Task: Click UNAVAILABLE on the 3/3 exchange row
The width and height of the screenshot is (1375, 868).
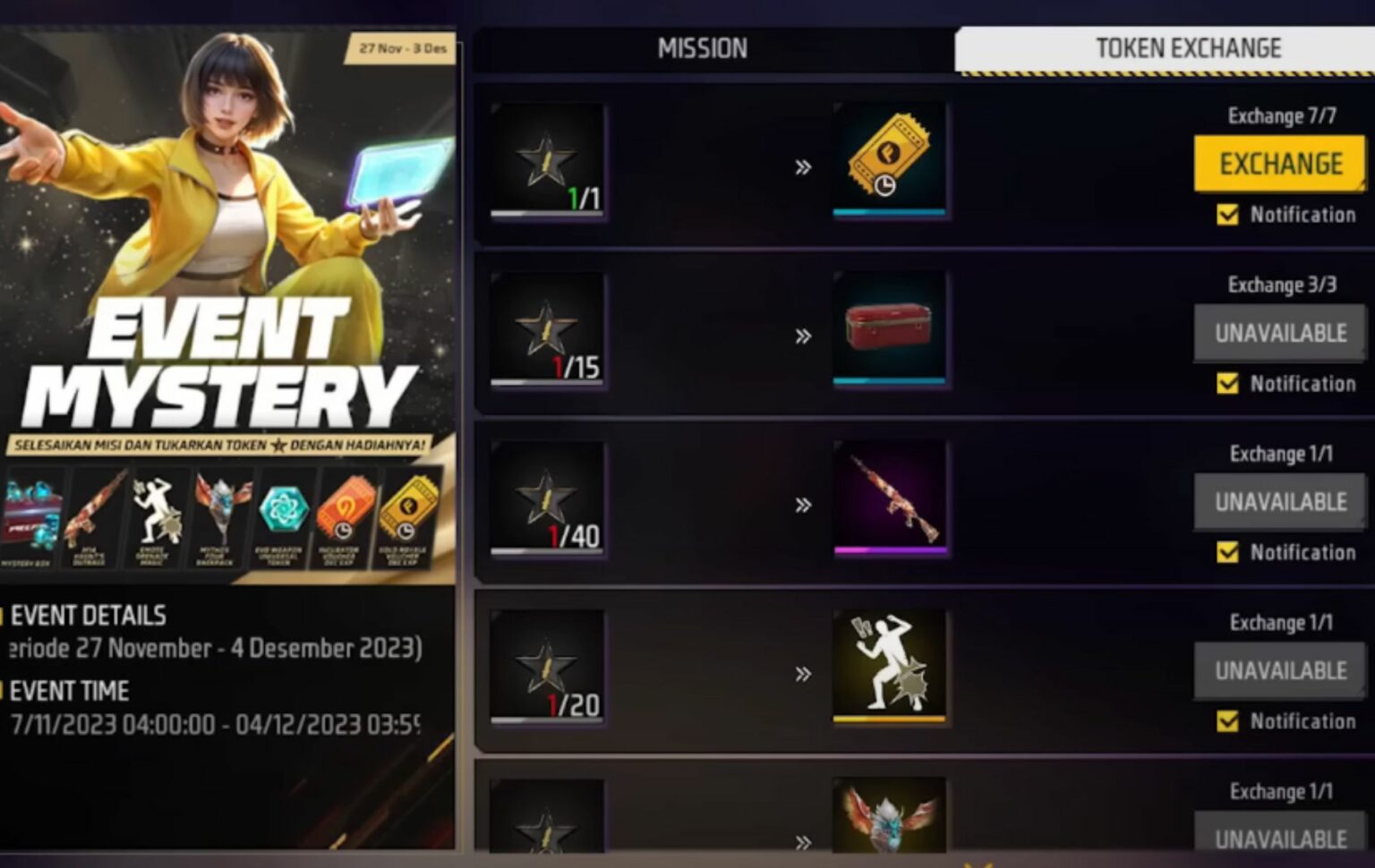Action: pos(1279,332)
